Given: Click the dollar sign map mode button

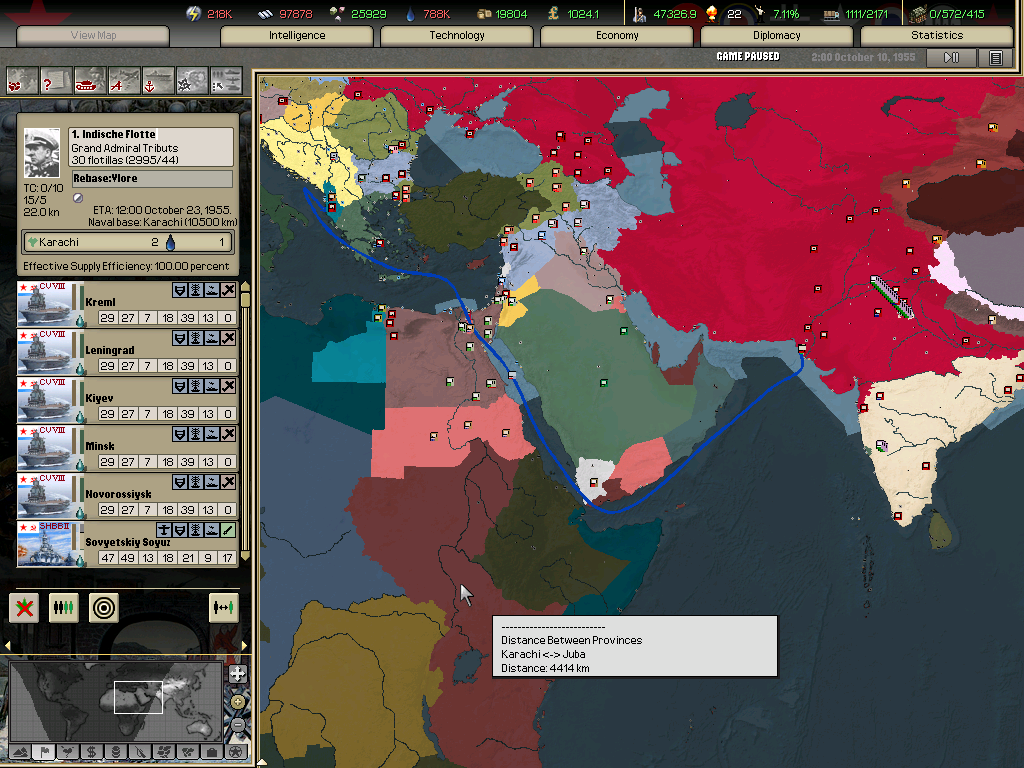Looking at the screenshot, I should click(91, 751).
